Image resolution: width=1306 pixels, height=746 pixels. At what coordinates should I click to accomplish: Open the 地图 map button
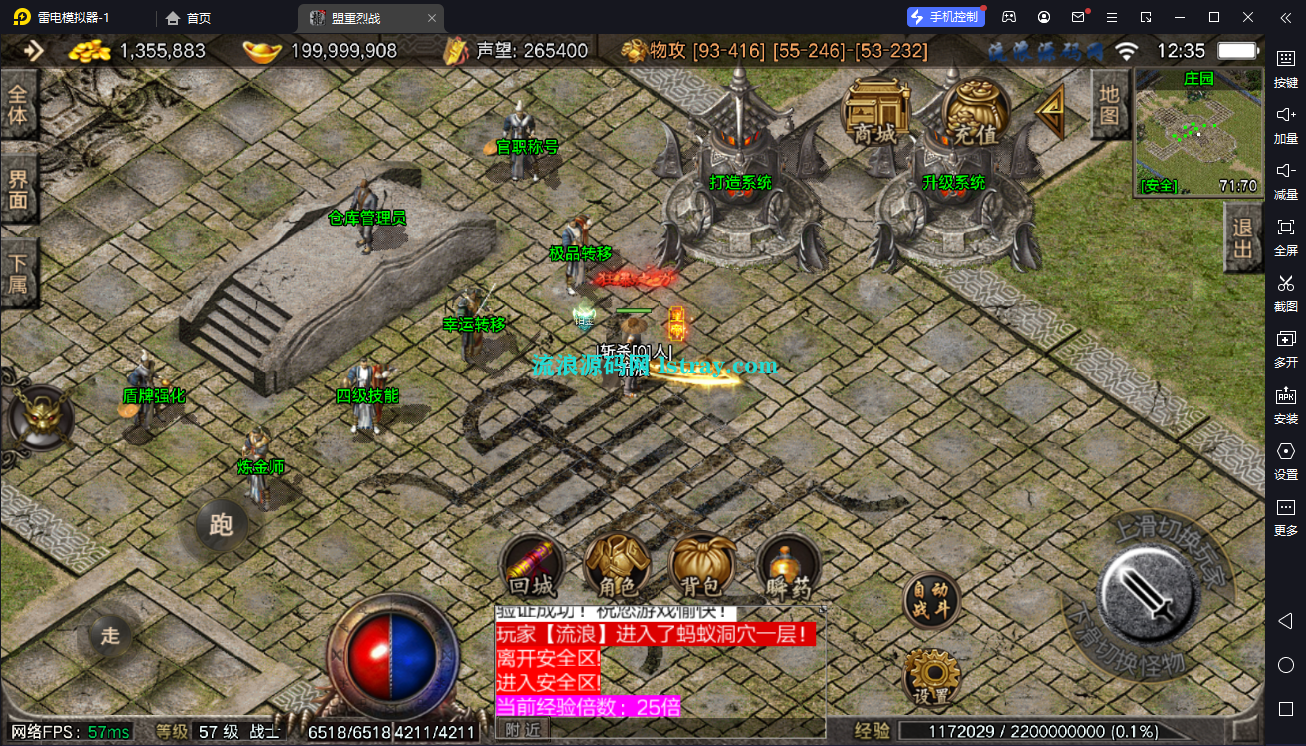(1108, 105)
